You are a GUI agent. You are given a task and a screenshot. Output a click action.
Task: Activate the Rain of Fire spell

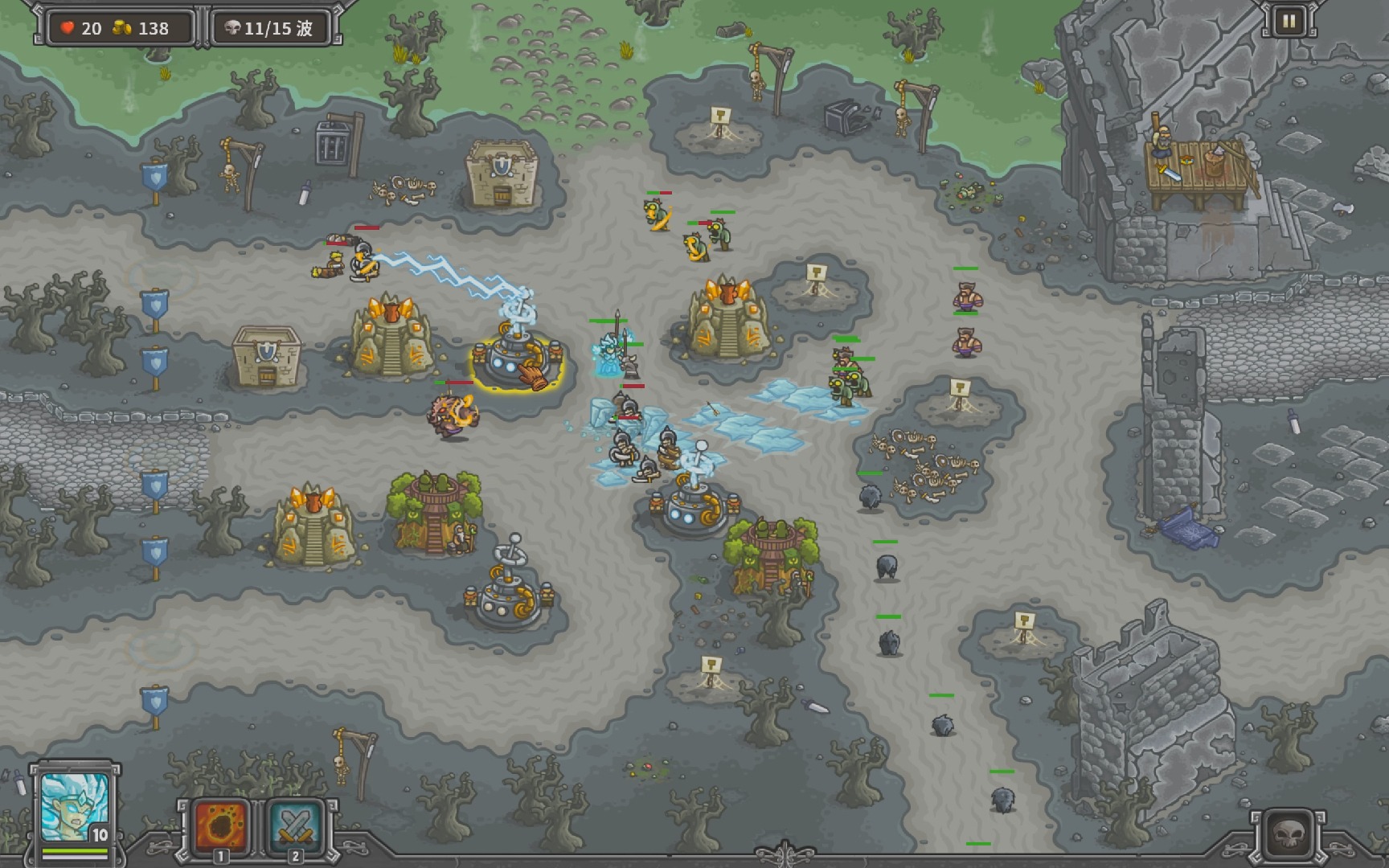pyautogui.click(x=220, y=827)
